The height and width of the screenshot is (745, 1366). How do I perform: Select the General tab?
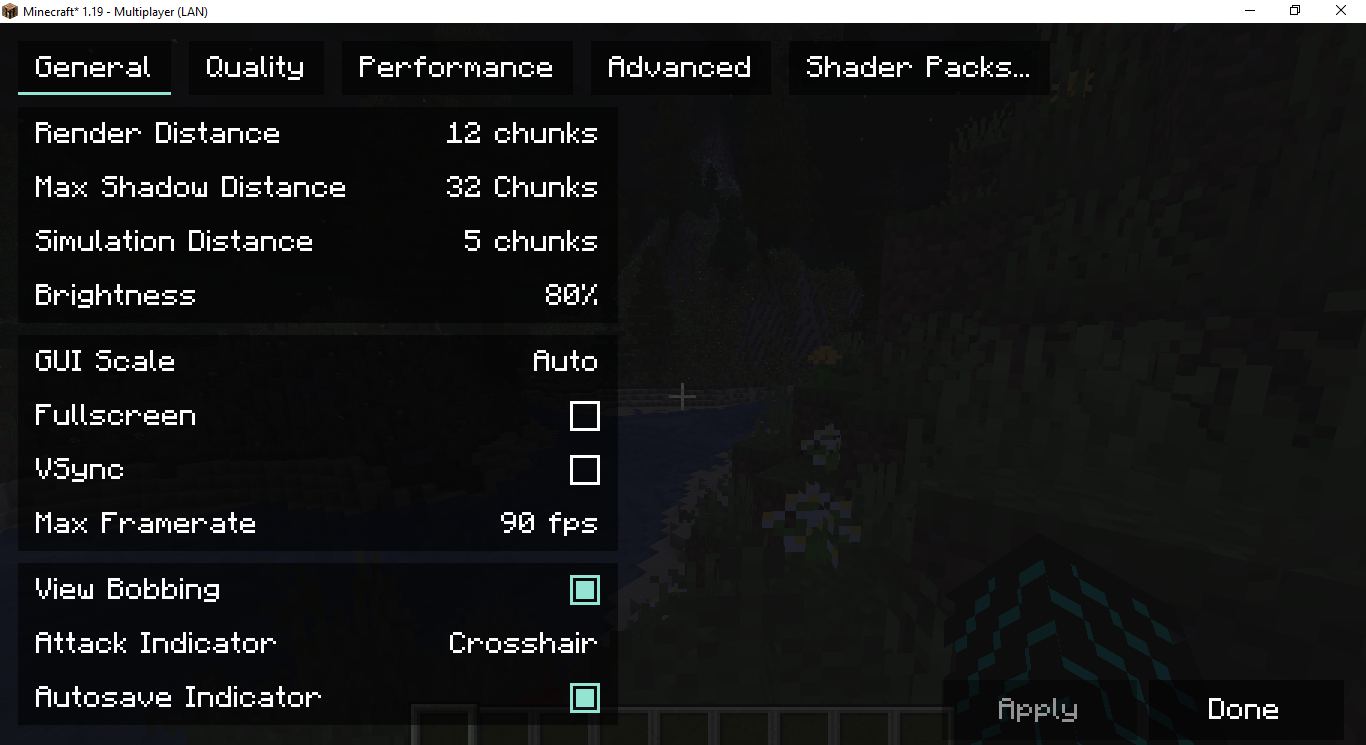pyautogui.click(x=93, y=67)
